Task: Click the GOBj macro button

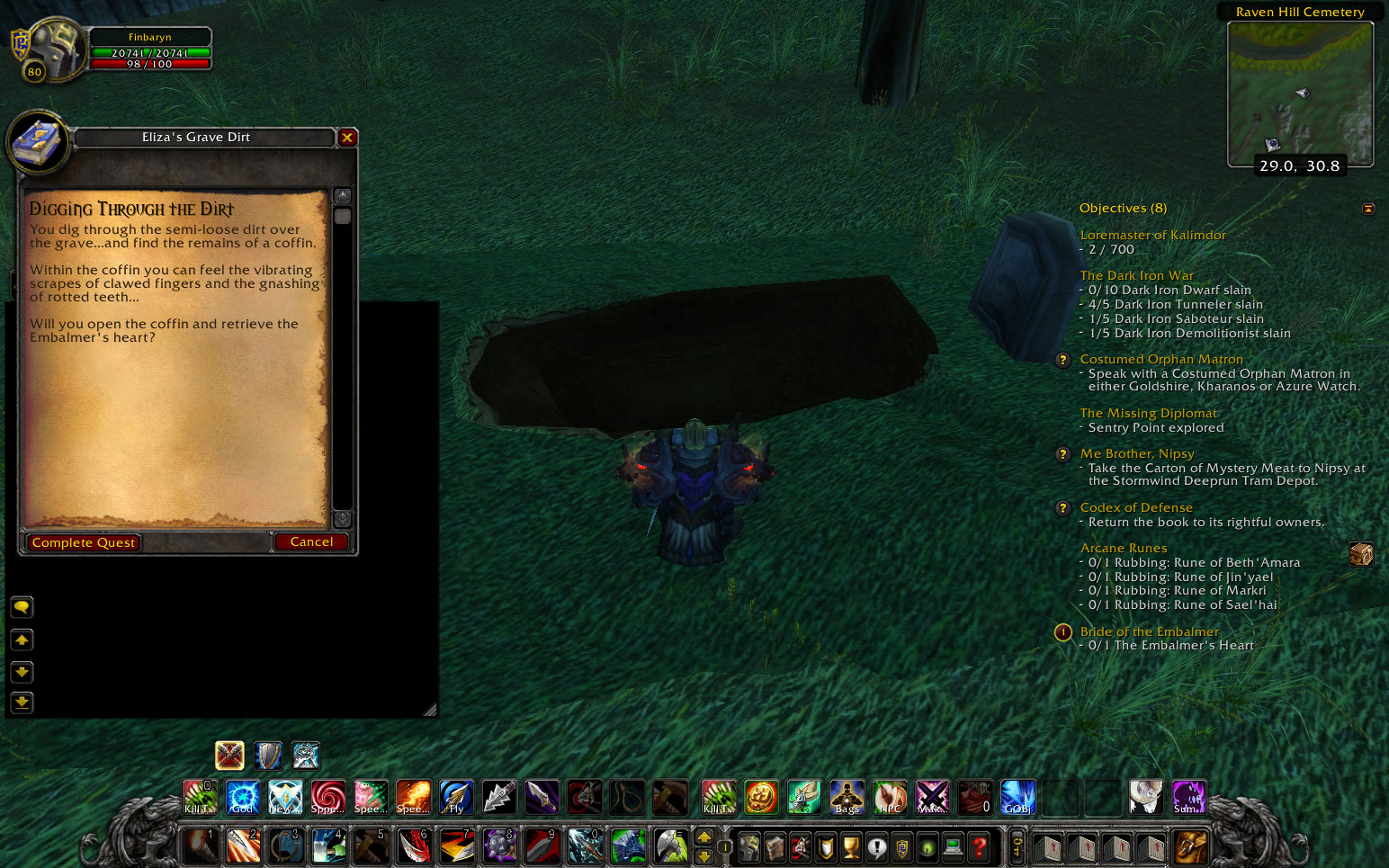Action: click(1017, 797)
